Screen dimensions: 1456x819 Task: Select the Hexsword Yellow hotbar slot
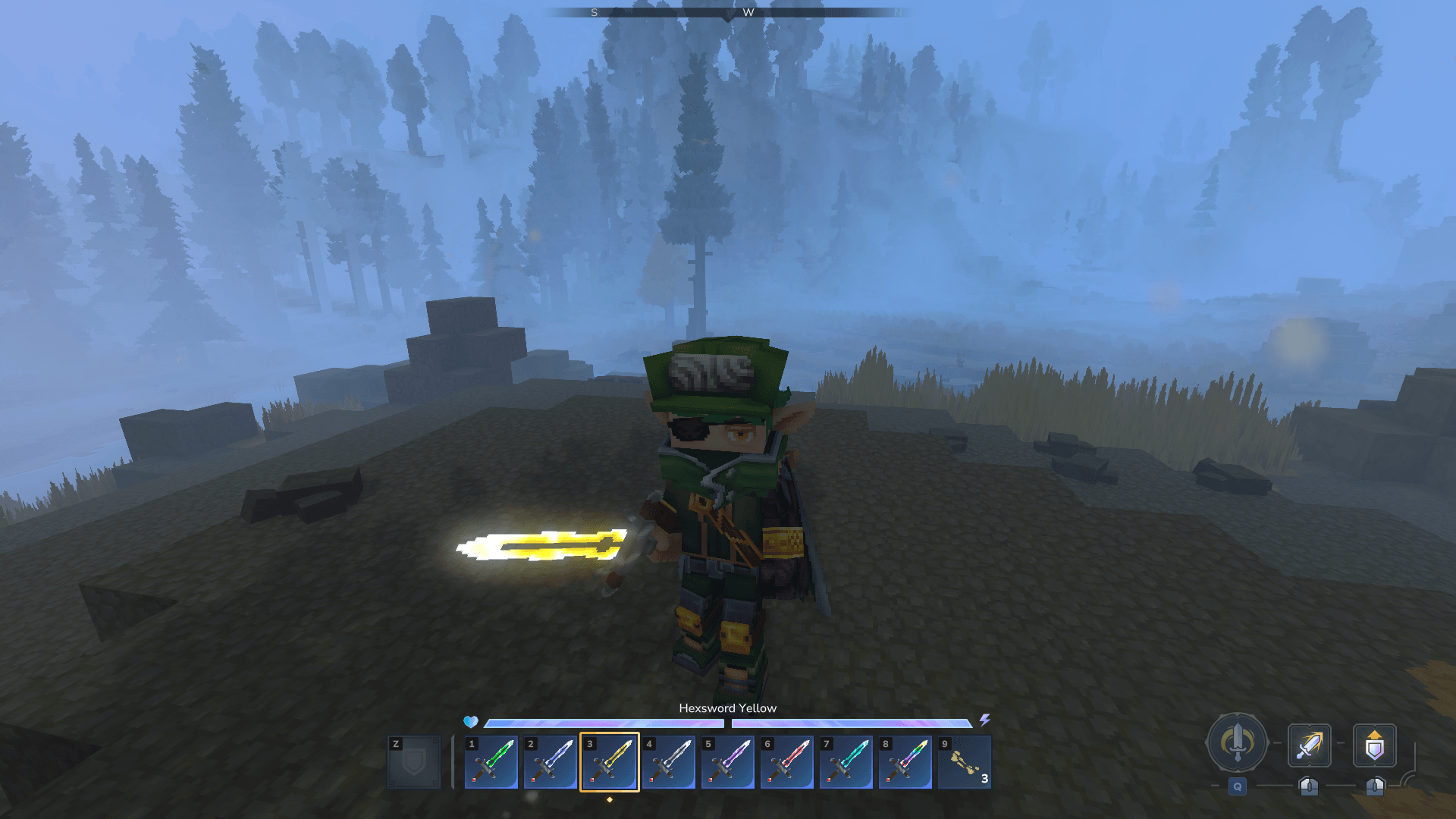(609, 762)
